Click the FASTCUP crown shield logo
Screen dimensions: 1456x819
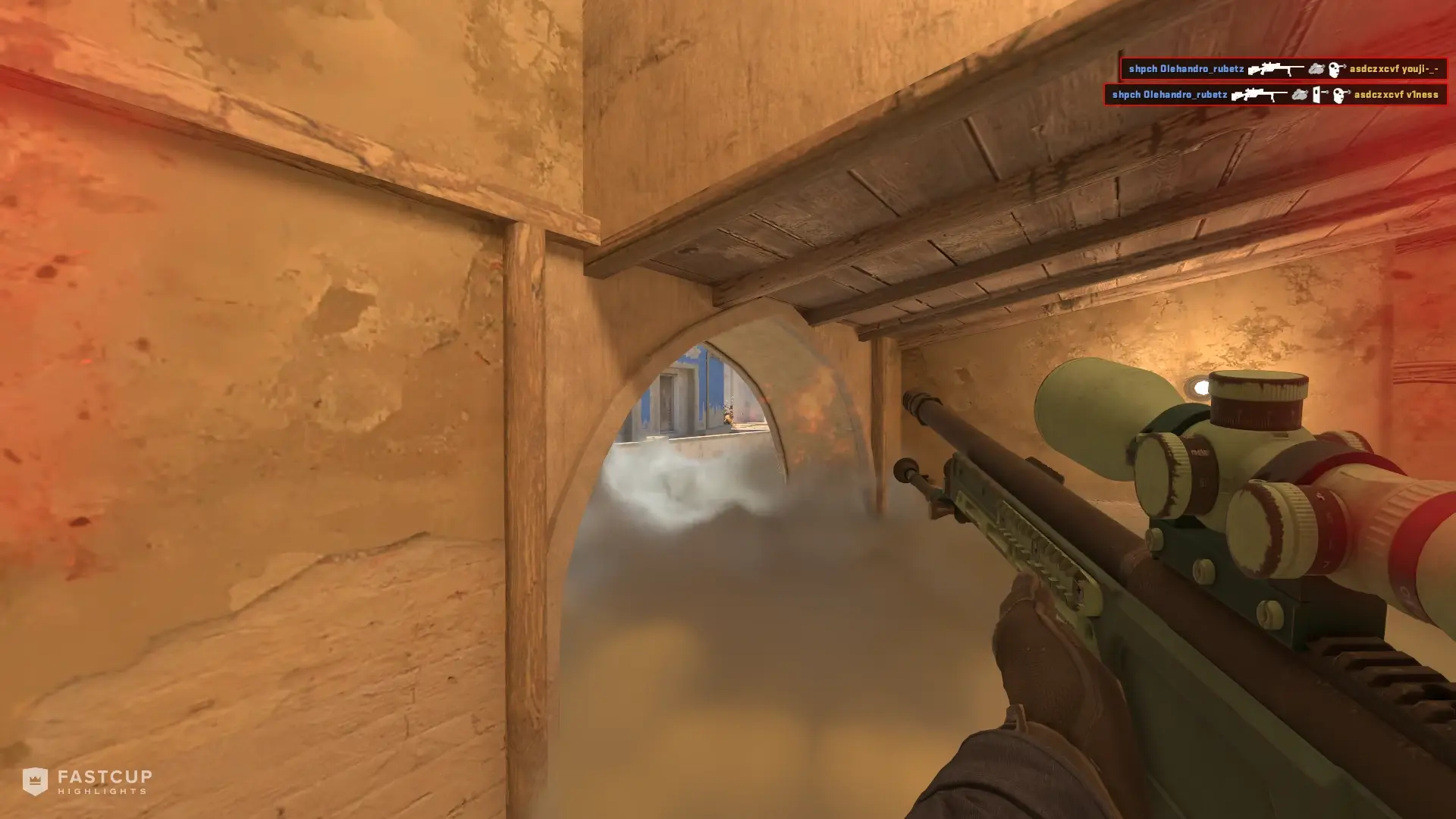coord(35,783)
